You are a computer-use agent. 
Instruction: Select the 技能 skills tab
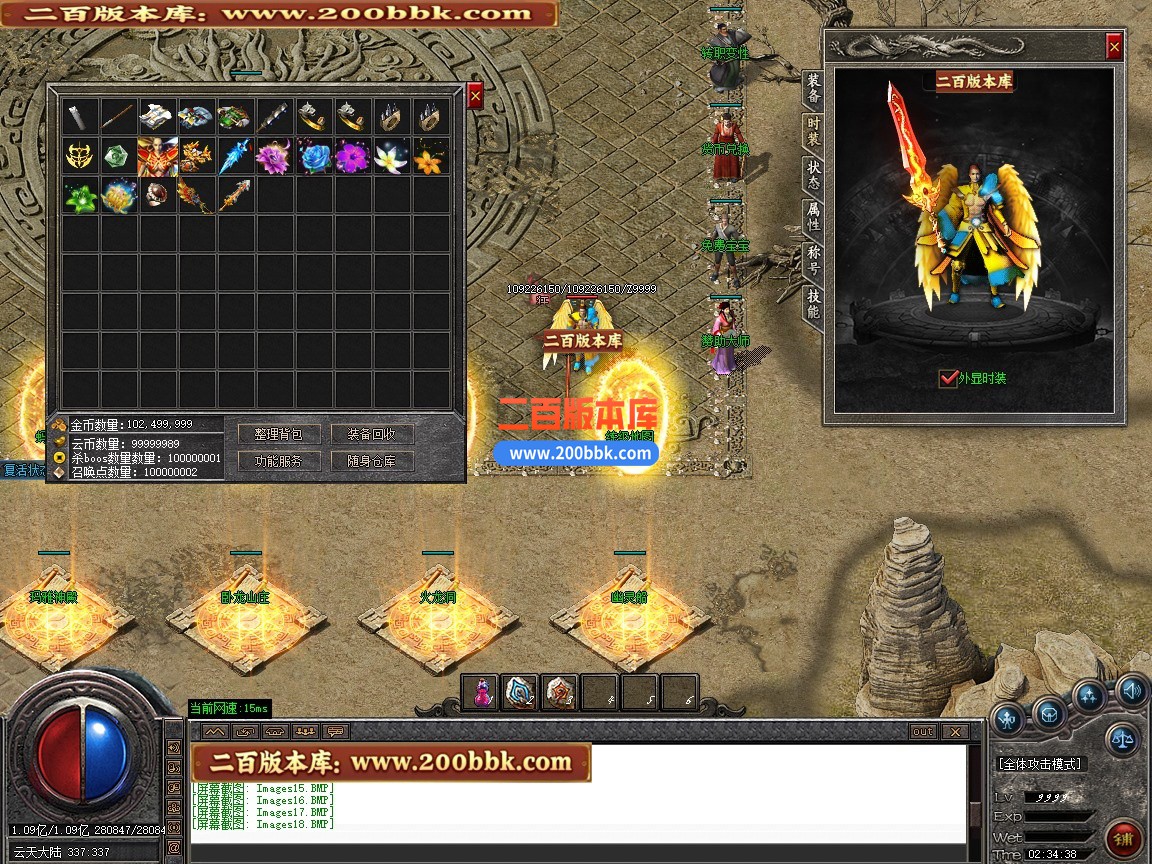pos(814,304)
